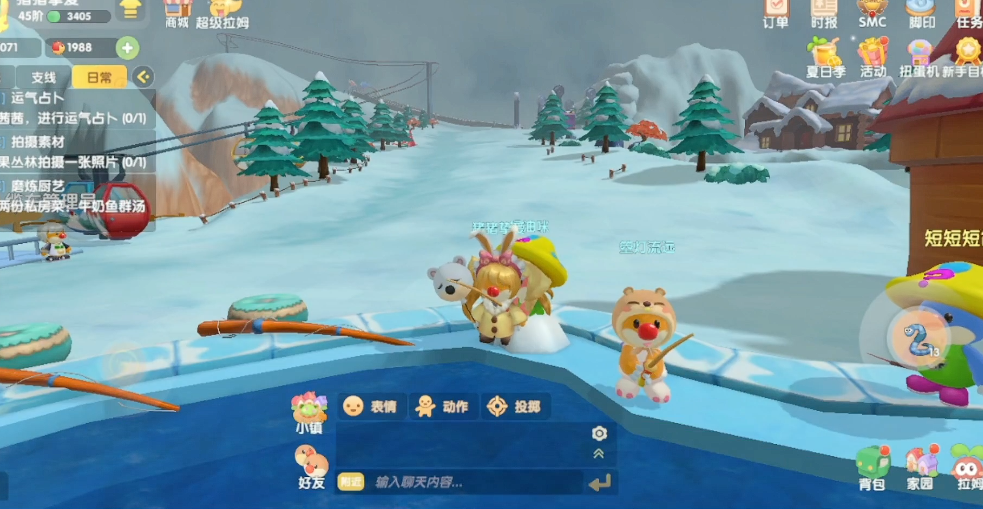The height and width of the screenshot is (509, 983).
Task: Collapse the quest panel with the yellow arrow
Action: coord(143,77)
